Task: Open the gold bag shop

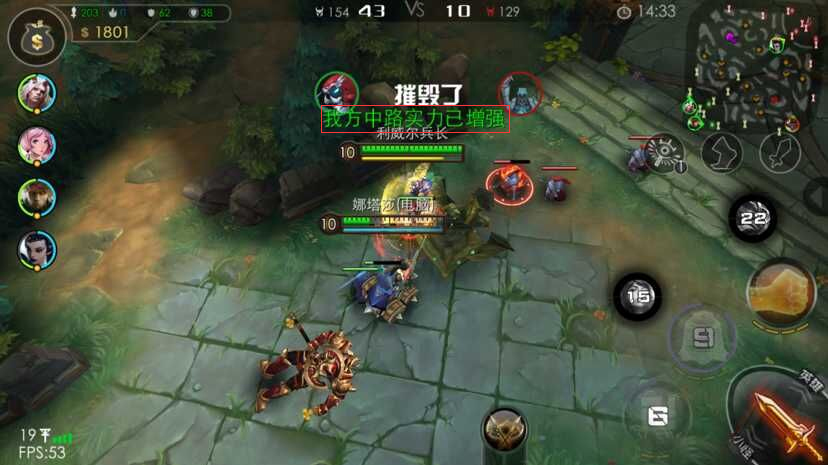Action: tap(38, 38)
